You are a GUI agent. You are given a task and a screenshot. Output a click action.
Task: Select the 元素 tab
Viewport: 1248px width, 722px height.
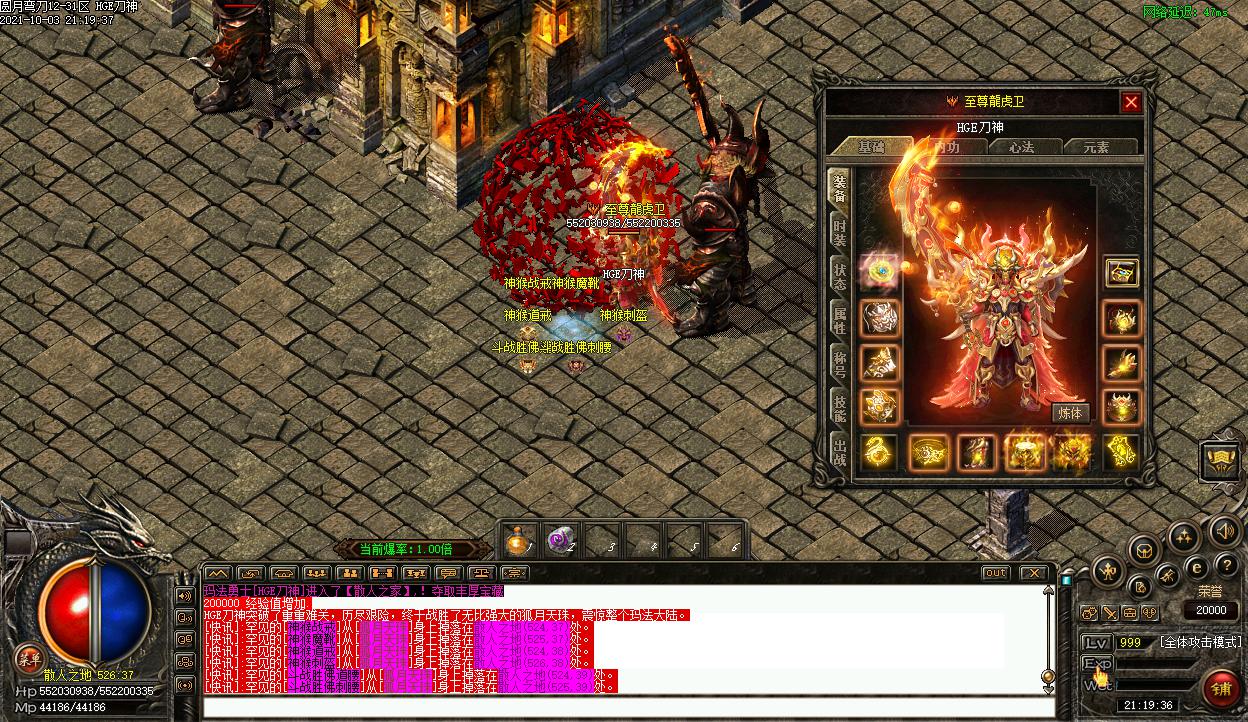[1096, 147]
